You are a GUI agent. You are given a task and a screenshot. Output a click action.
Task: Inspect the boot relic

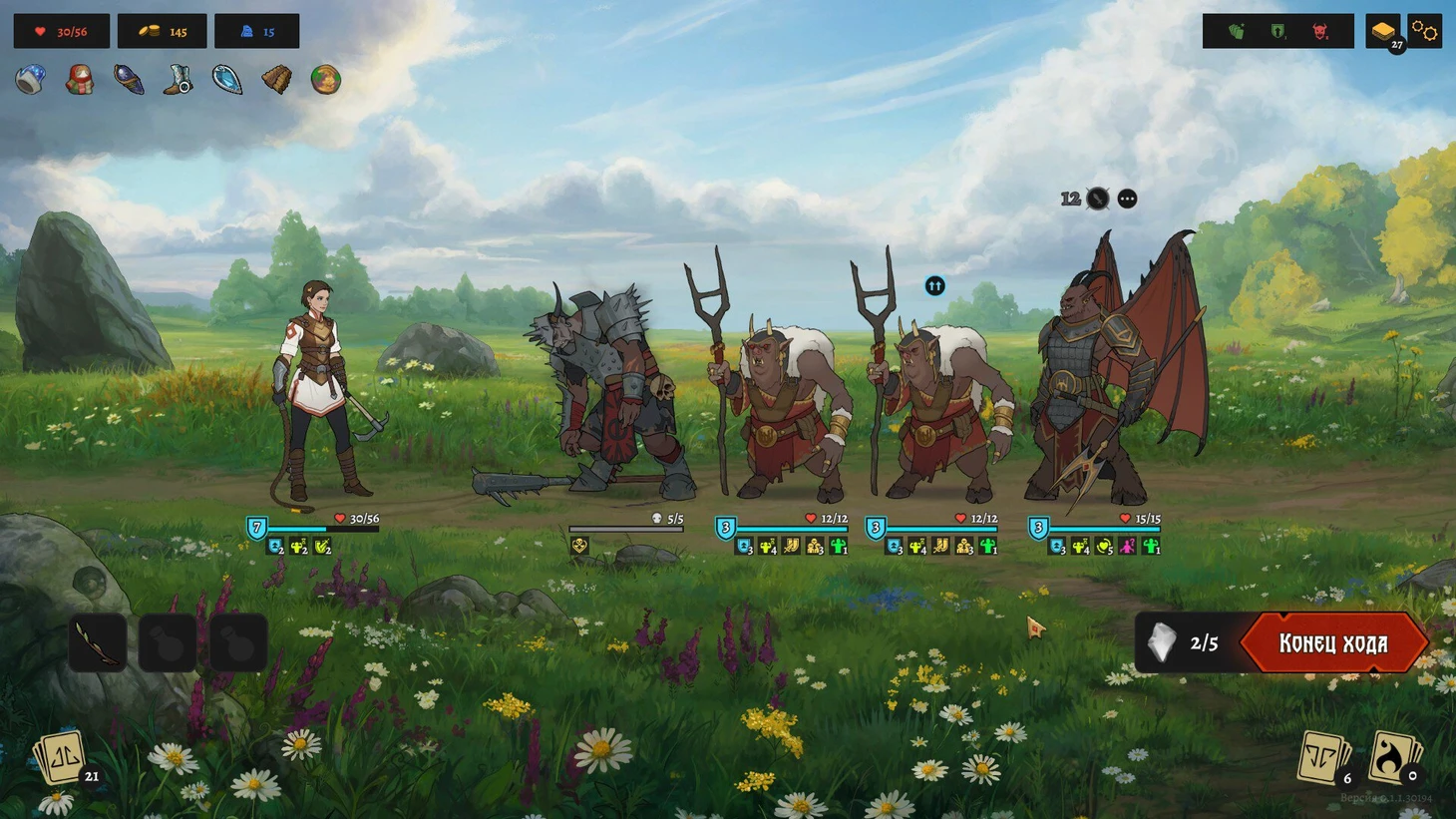[179, 80]
